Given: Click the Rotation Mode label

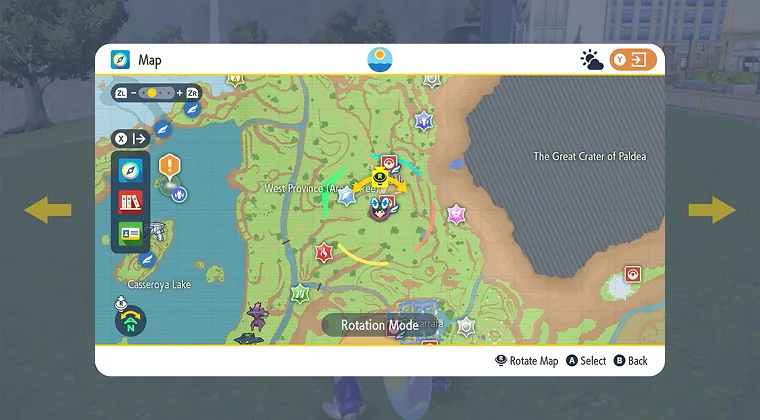Looking at the screenshot, I should tap(379, 325).
